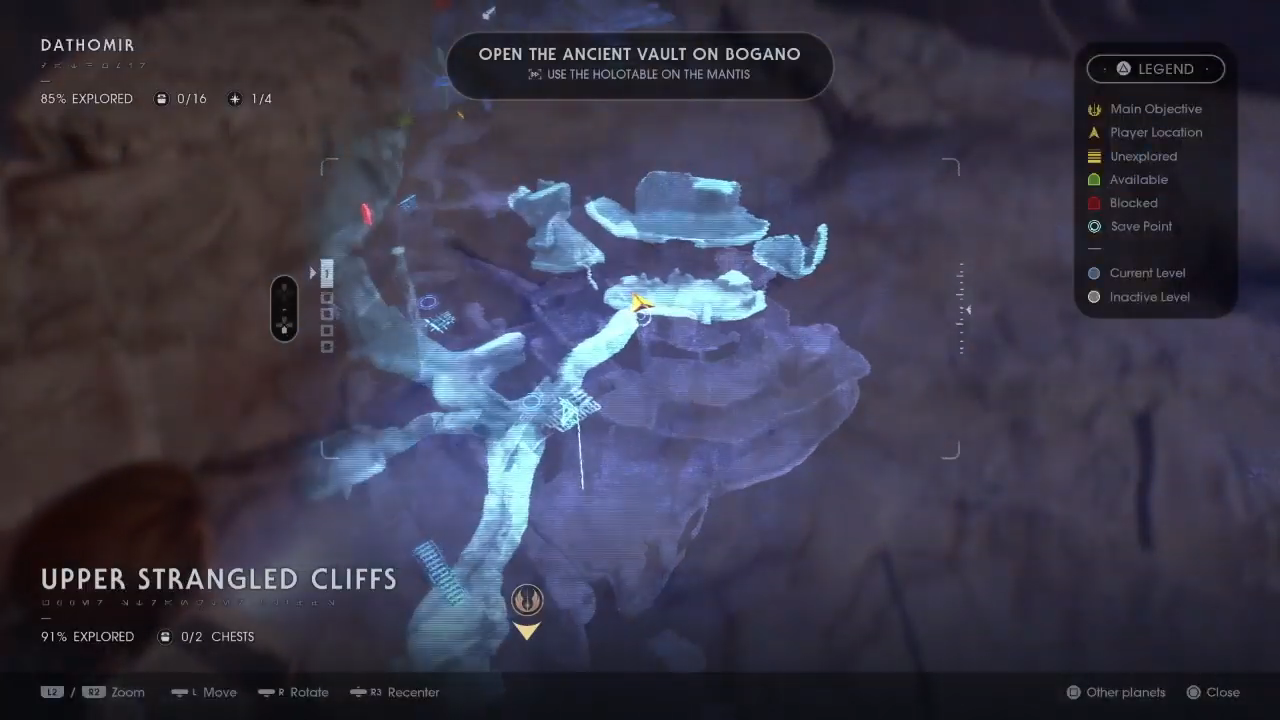Viewport: 1280px width, 720px height.
Task: Click the chest icon beside the 0/16 counter
Action: tap(161, 98)
